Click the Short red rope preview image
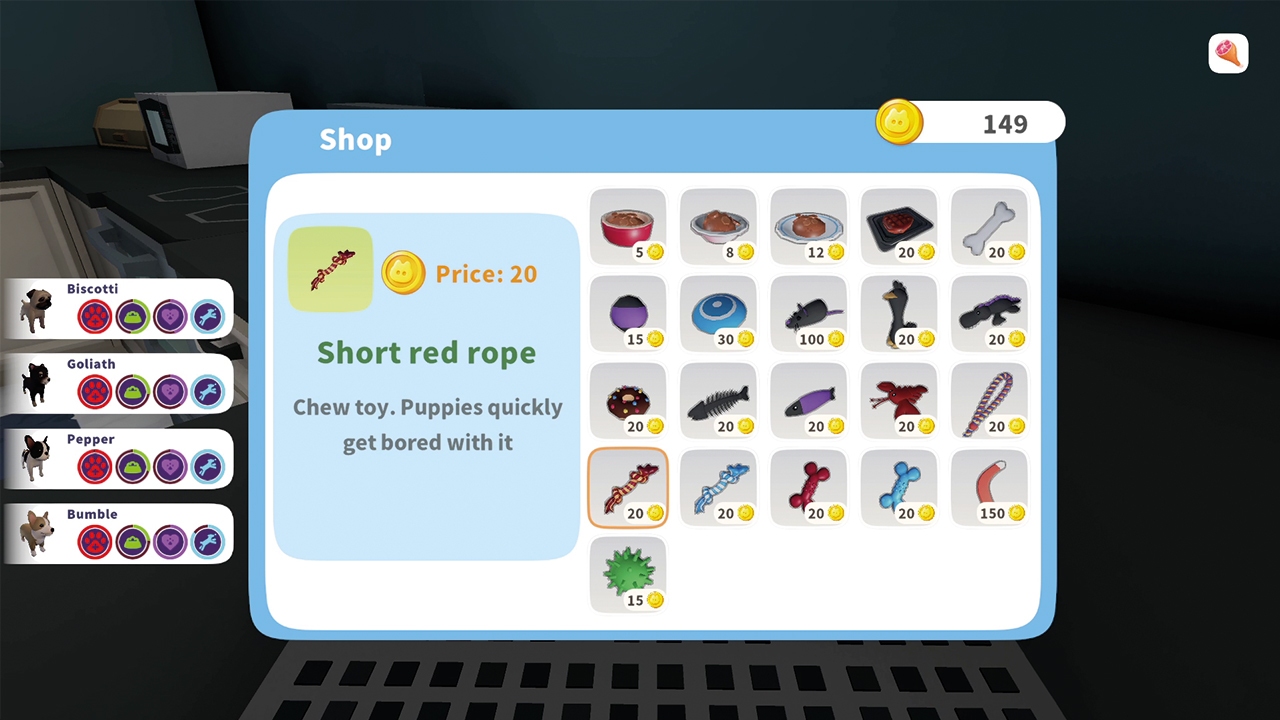Viewport: 1280px width, 720px height. [x=330, y=268]
